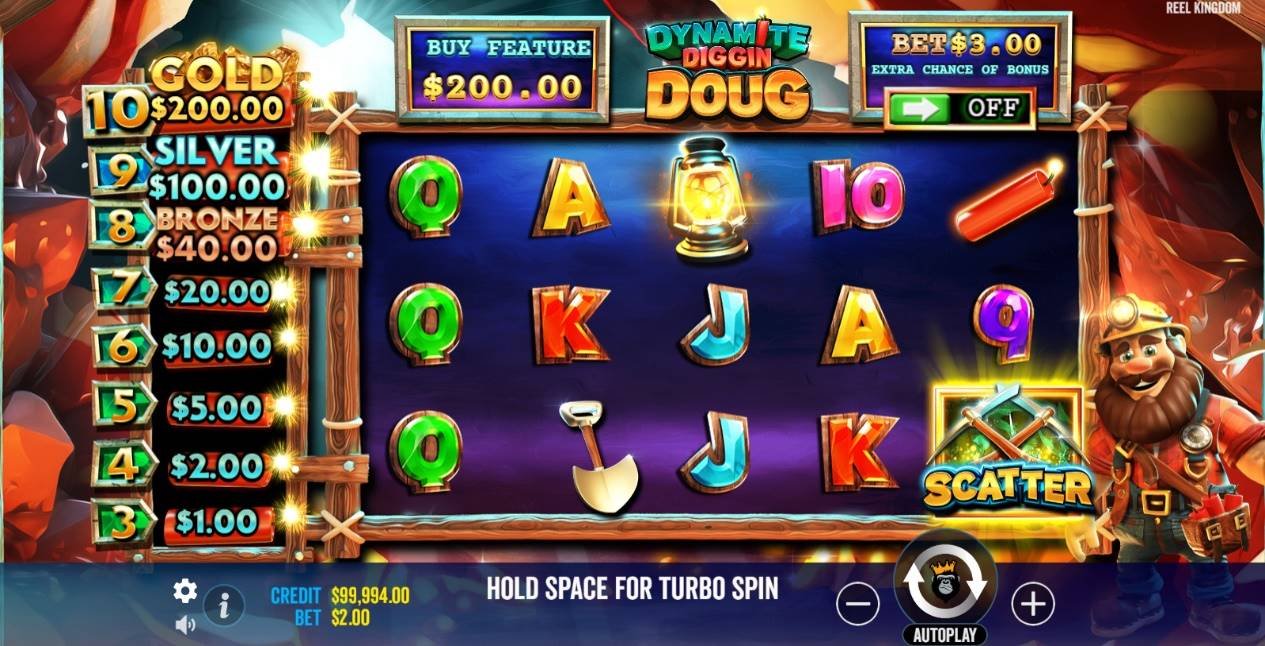Mute the sound via speaker icon
This screenshot has height=646, width=1265.
click(185, 625)
